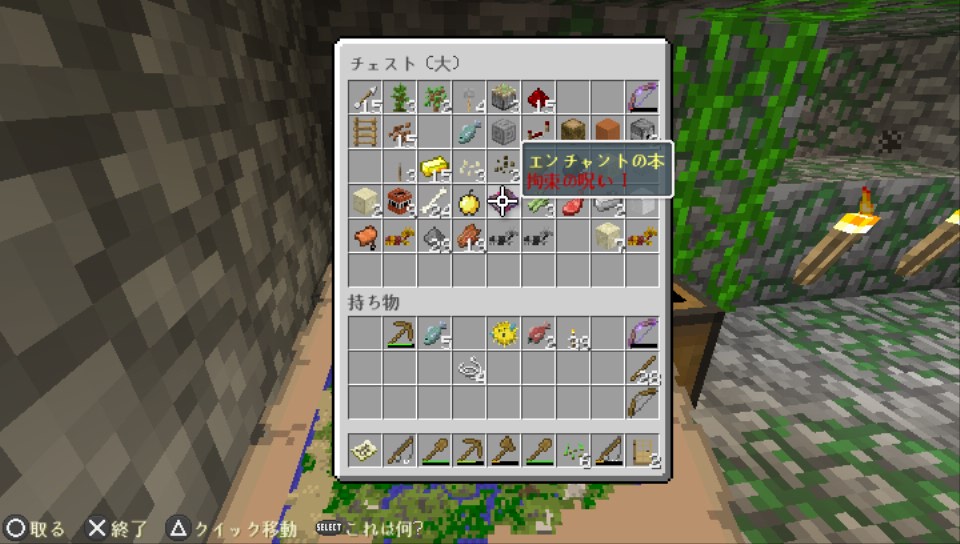The width and height of the screenshot is (960, 544).
Task: Take the raw fish from the chest
Action: click(x=468, y=132)
